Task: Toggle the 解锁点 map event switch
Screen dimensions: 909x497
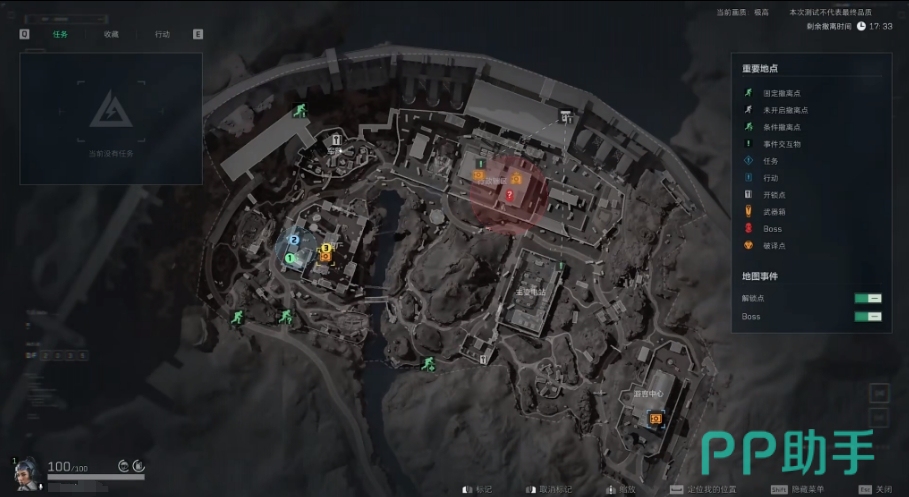Action: [x=867, y=298]
